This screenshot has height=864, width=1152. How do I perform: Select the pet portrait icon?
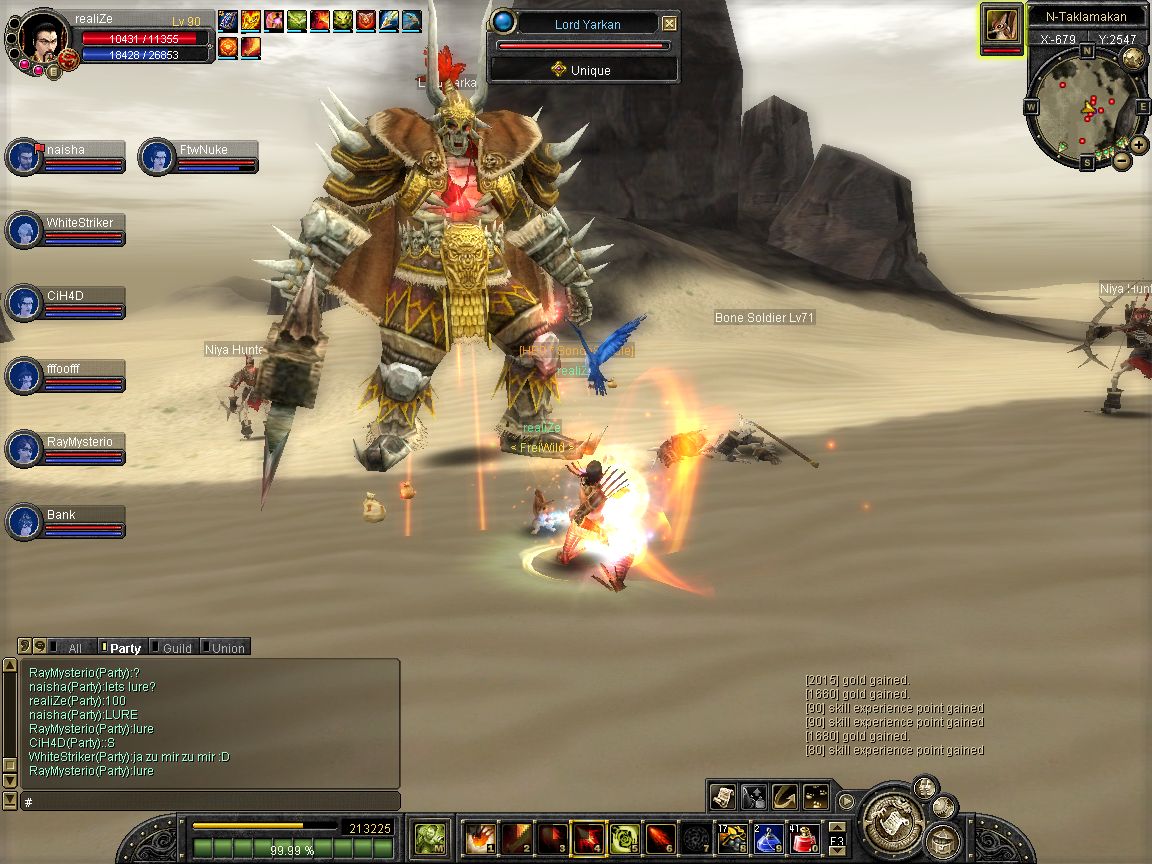[1001, 24]
